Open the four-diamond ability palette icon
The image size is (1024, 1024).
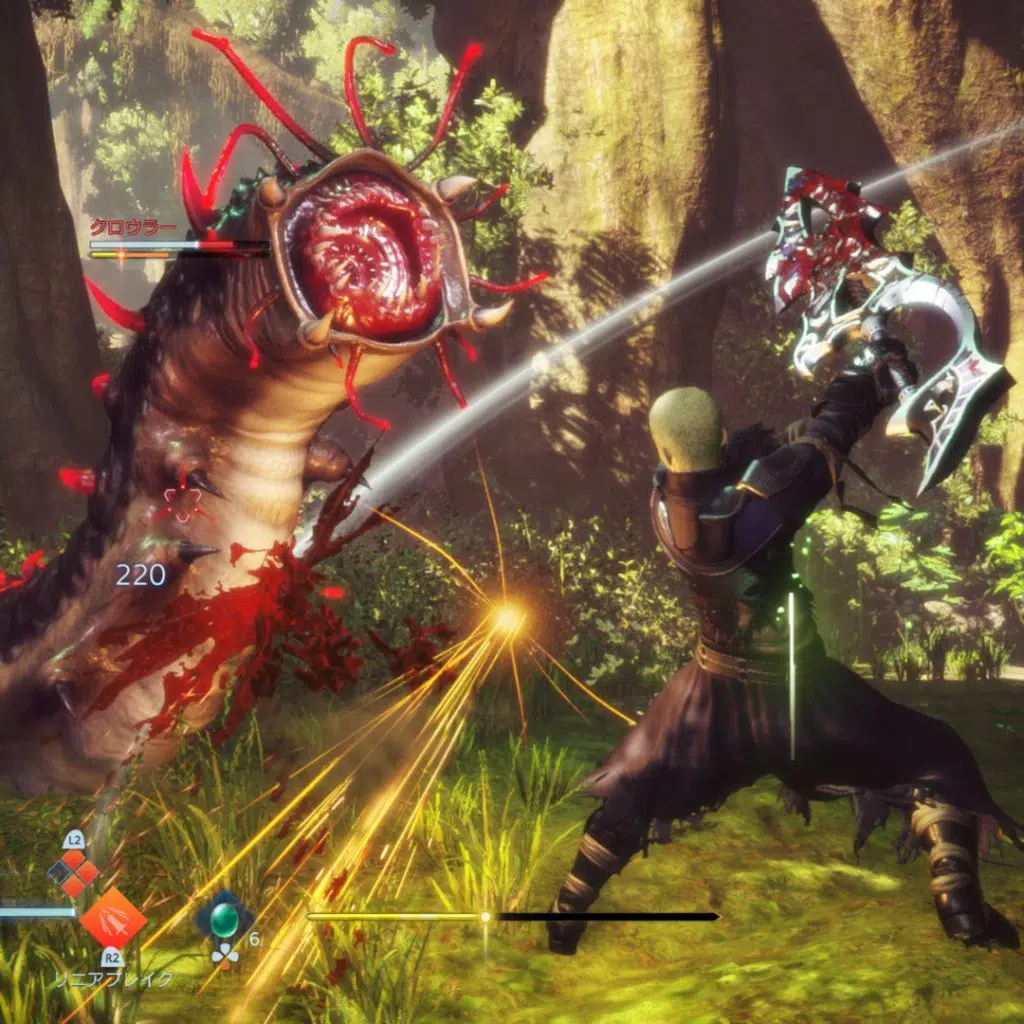pos(73,873)
